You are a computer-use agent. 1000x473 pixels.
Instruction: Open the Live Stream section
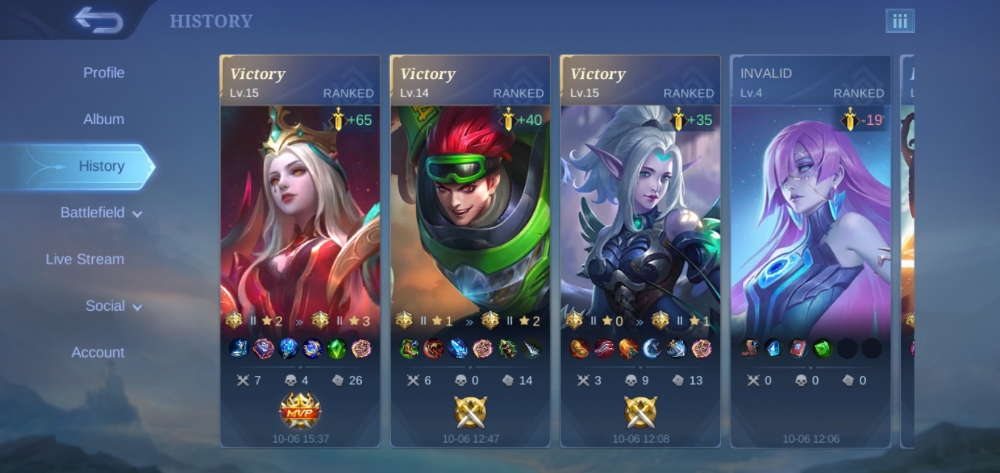(x=85, y=259)
